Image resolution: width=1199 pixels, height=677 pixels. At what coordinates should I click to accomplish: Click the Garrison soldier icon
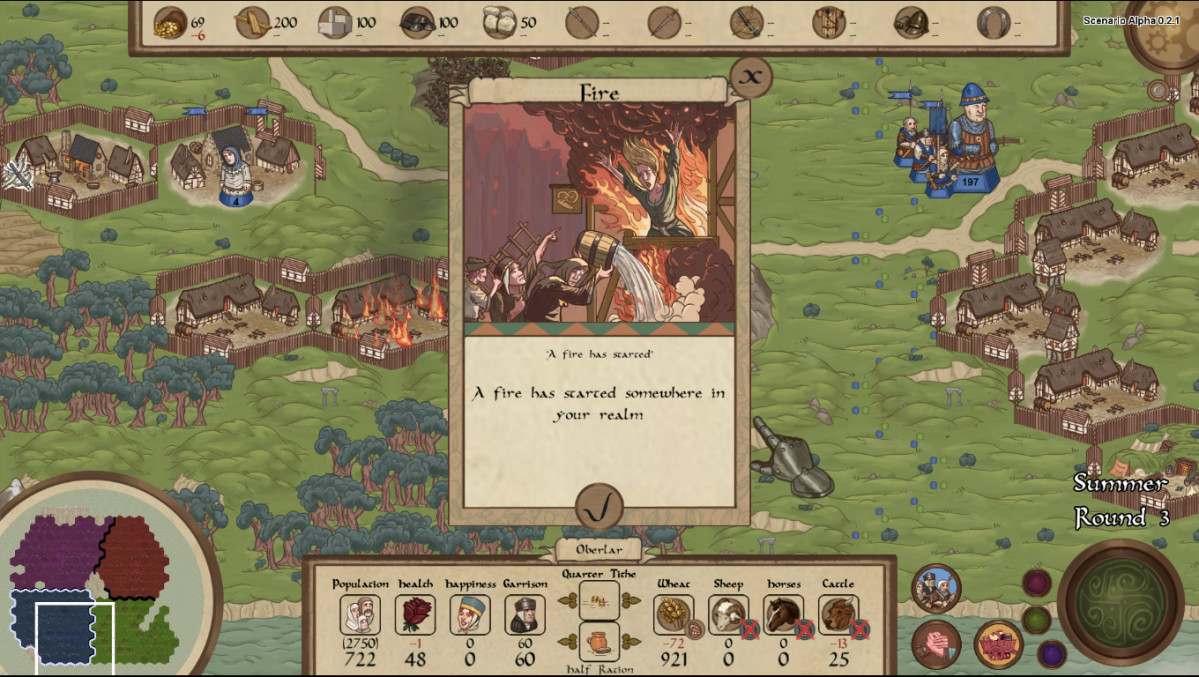[x=524, y=615]
